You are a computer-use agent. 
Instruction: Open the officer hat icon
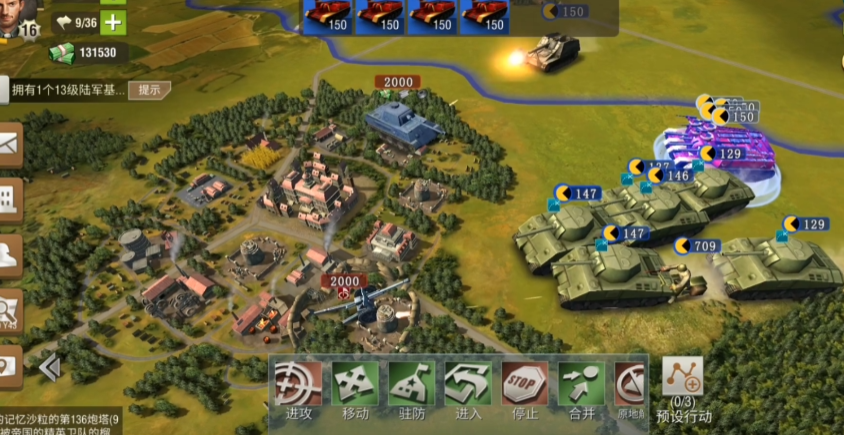click(x=10, y=255)
